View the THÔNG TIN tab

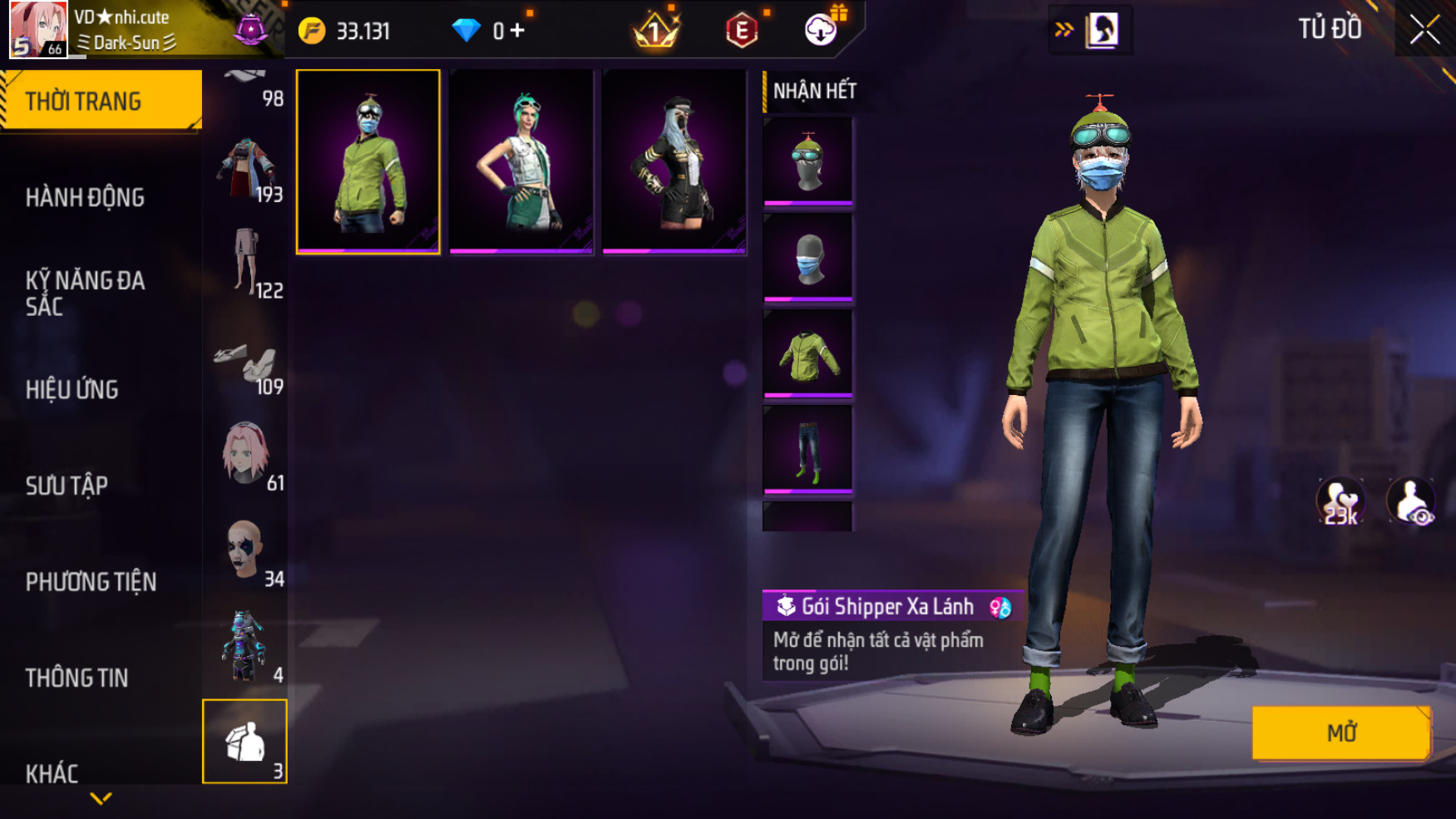pyautogui.click(x=77, y=678)
